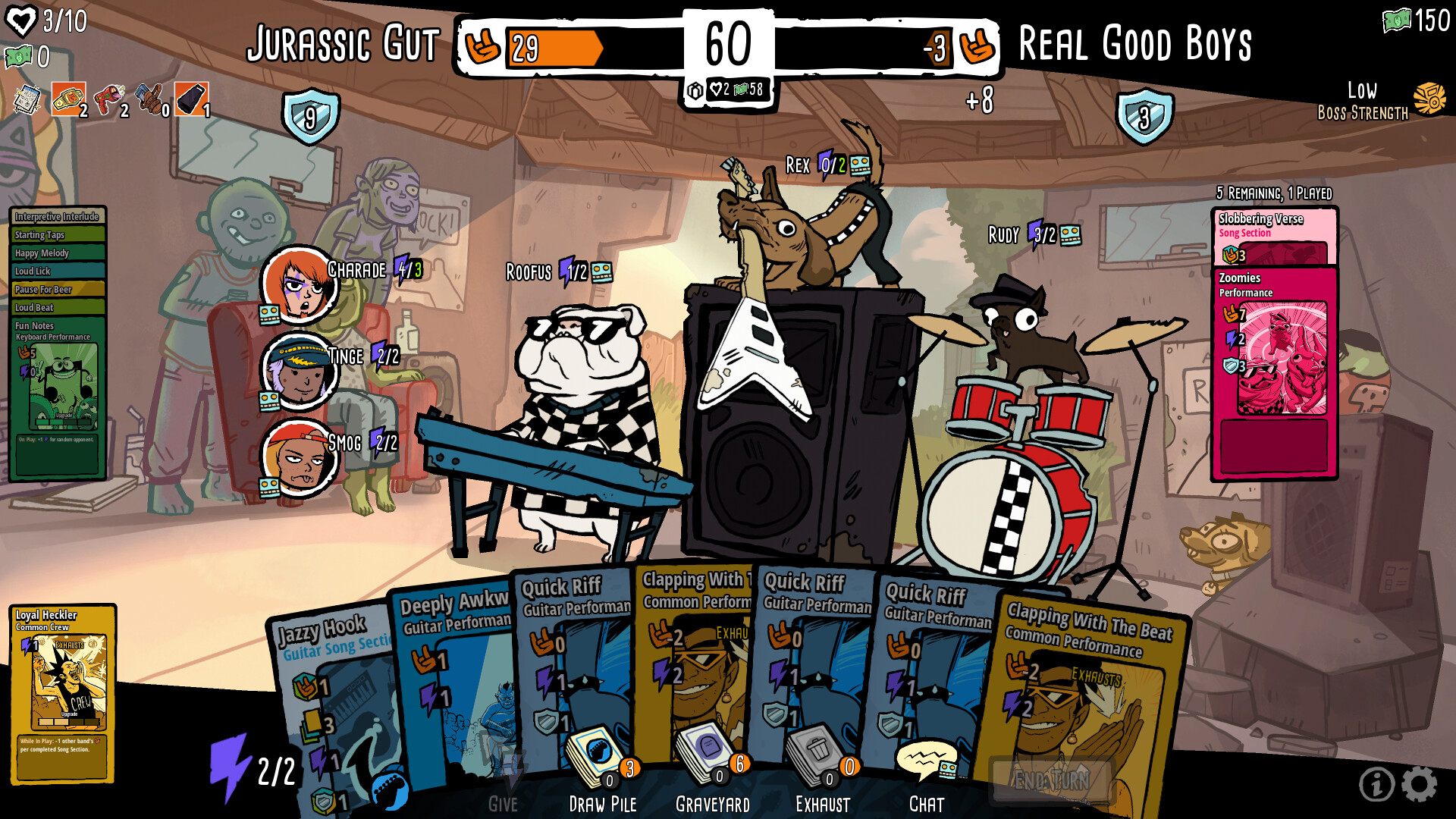Screen dimensions: 1456x819
Task: Select the championship belt item
Action: click(x=68, y=99)
